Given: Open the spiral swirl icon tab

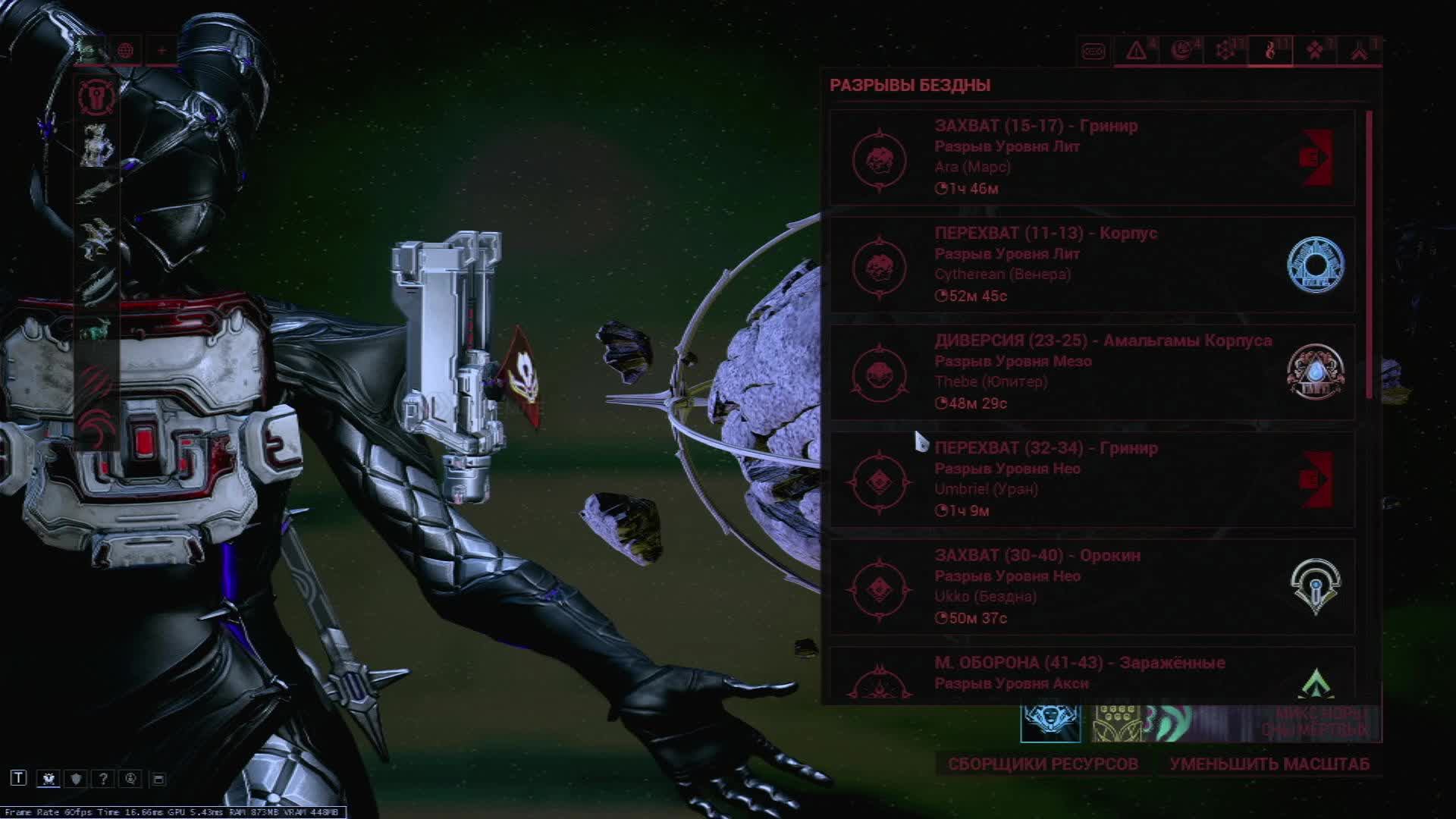Looking at the screenshot, I should pos(1181,51).
